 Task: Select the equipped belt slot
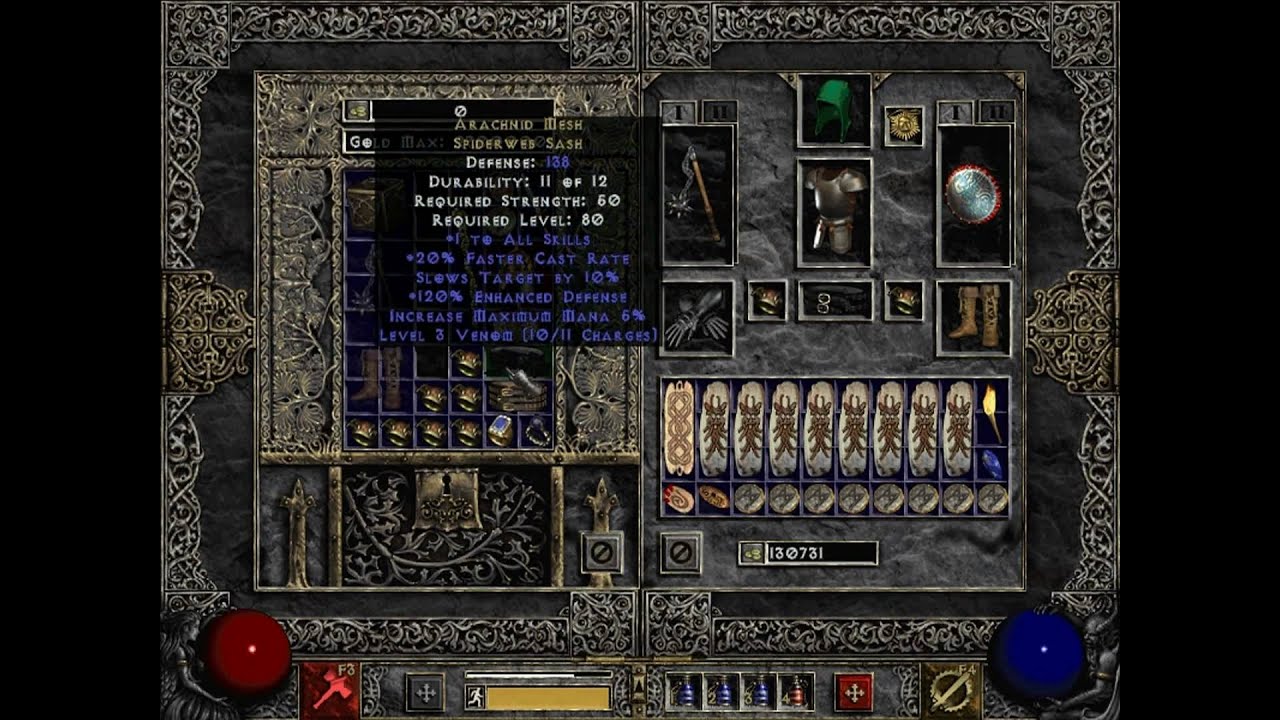click(x=834, y=300)
